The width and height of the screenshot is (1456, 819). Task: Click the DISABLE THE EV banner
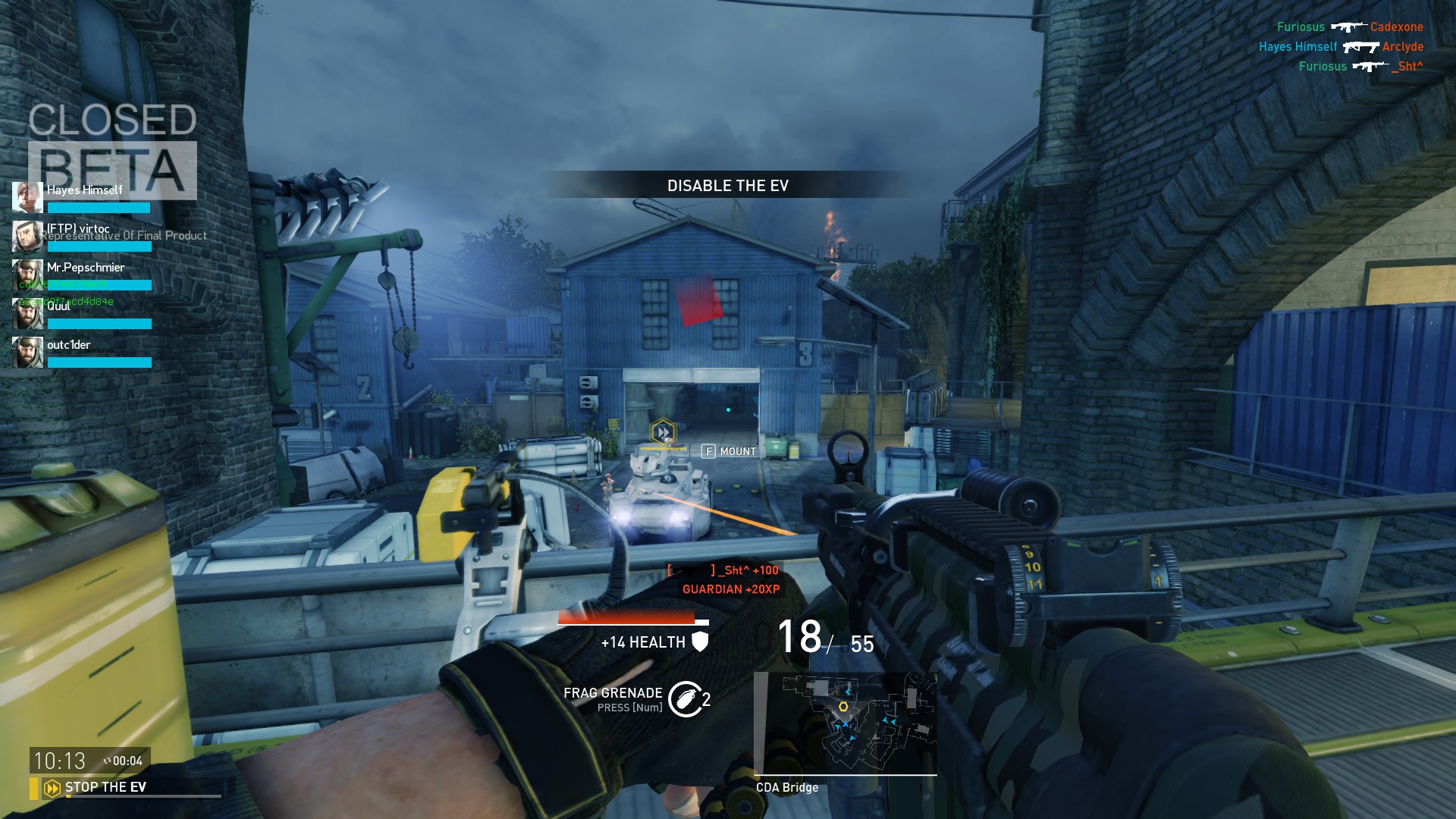click(727, 184)
